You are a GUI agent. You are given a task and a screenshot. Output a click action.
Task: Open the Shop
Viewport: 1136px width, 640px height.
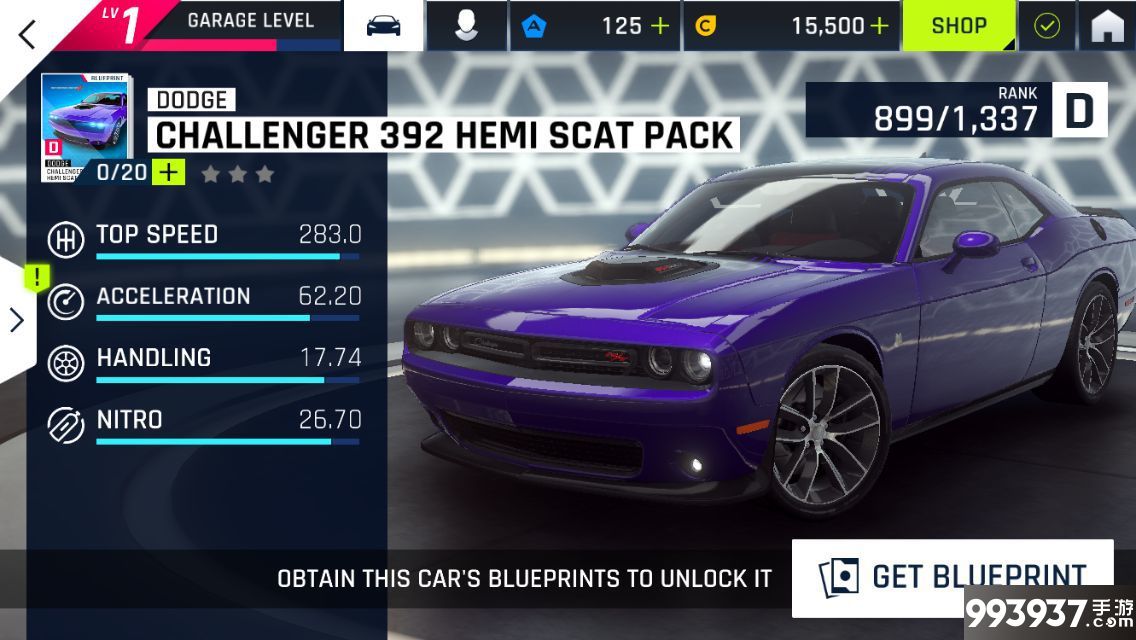[958, 26]
